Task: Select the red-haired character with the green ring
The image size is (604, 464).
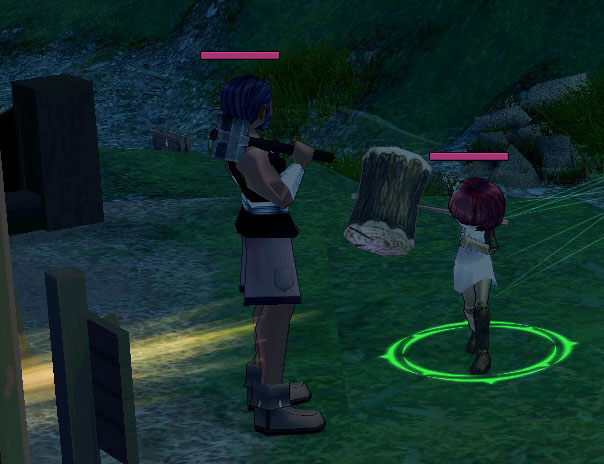Action: 474,258
